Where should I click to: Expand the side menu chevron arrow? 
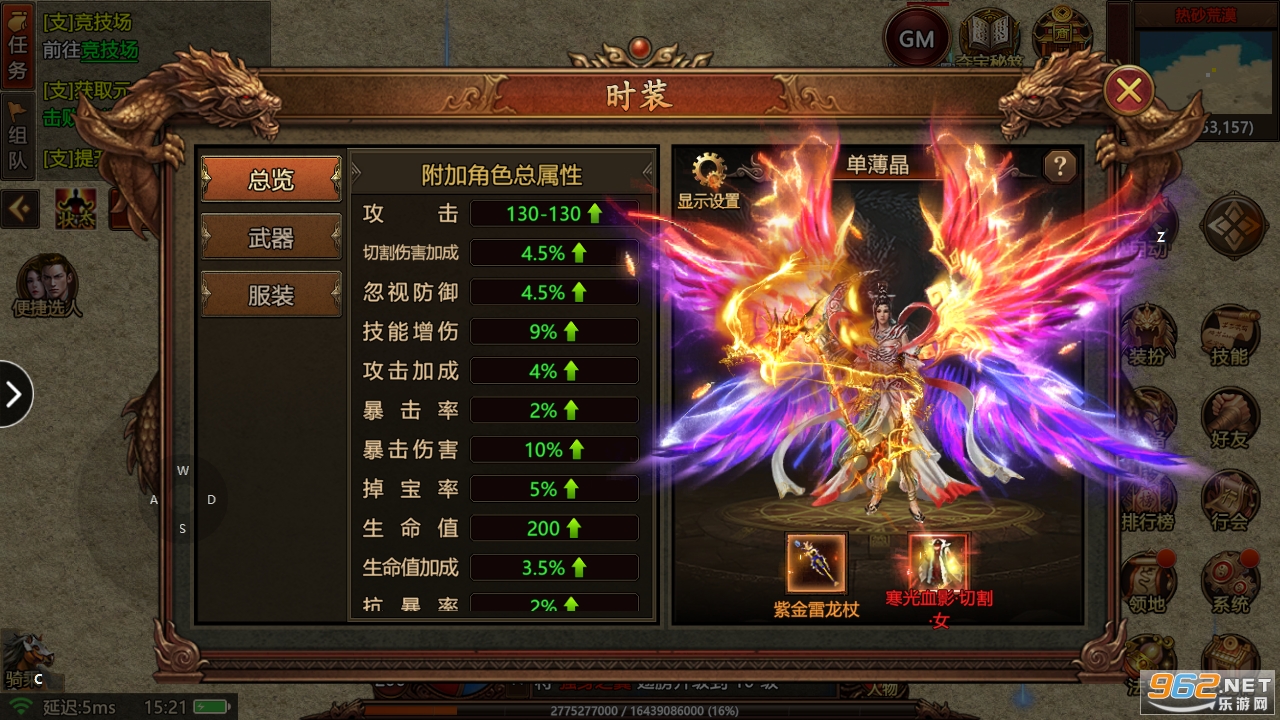pyautogui.click(x=14, y=395)
